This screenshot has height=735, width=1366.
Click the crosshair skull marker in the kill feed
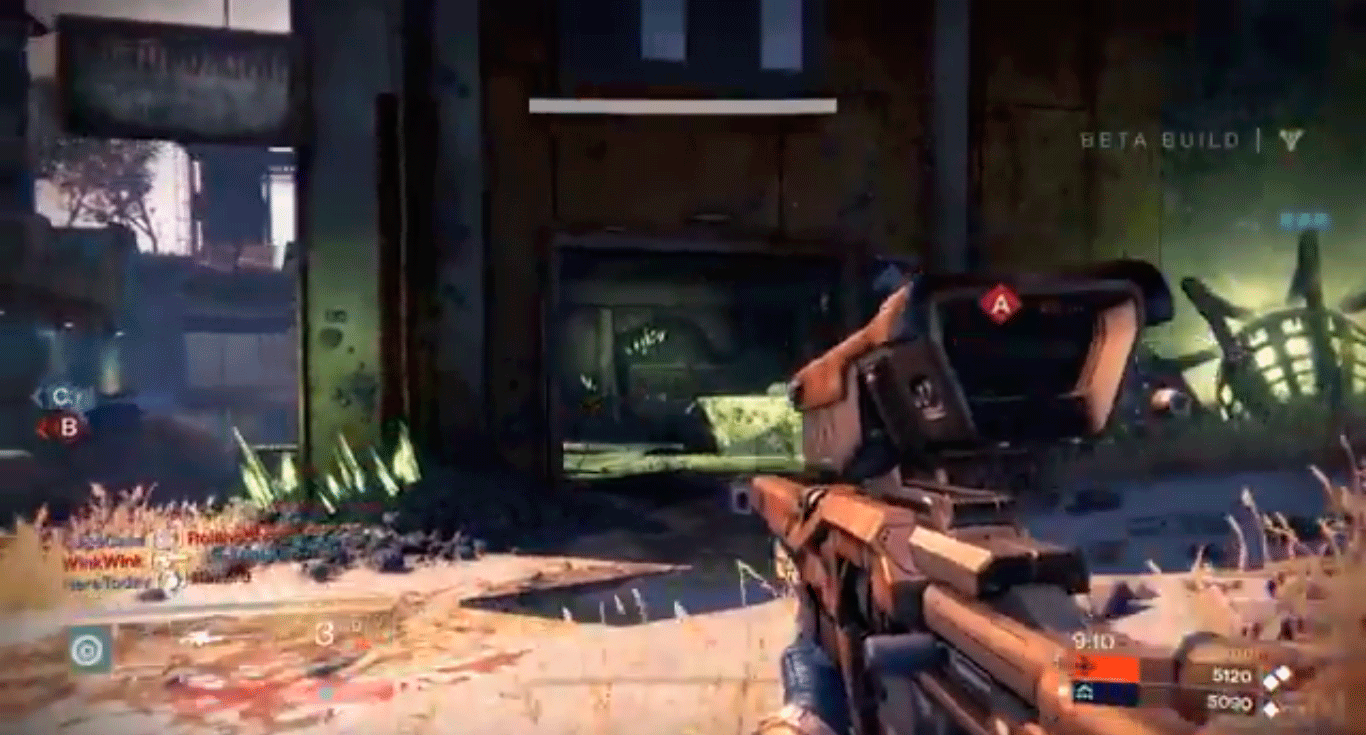(x=173, y=580)
